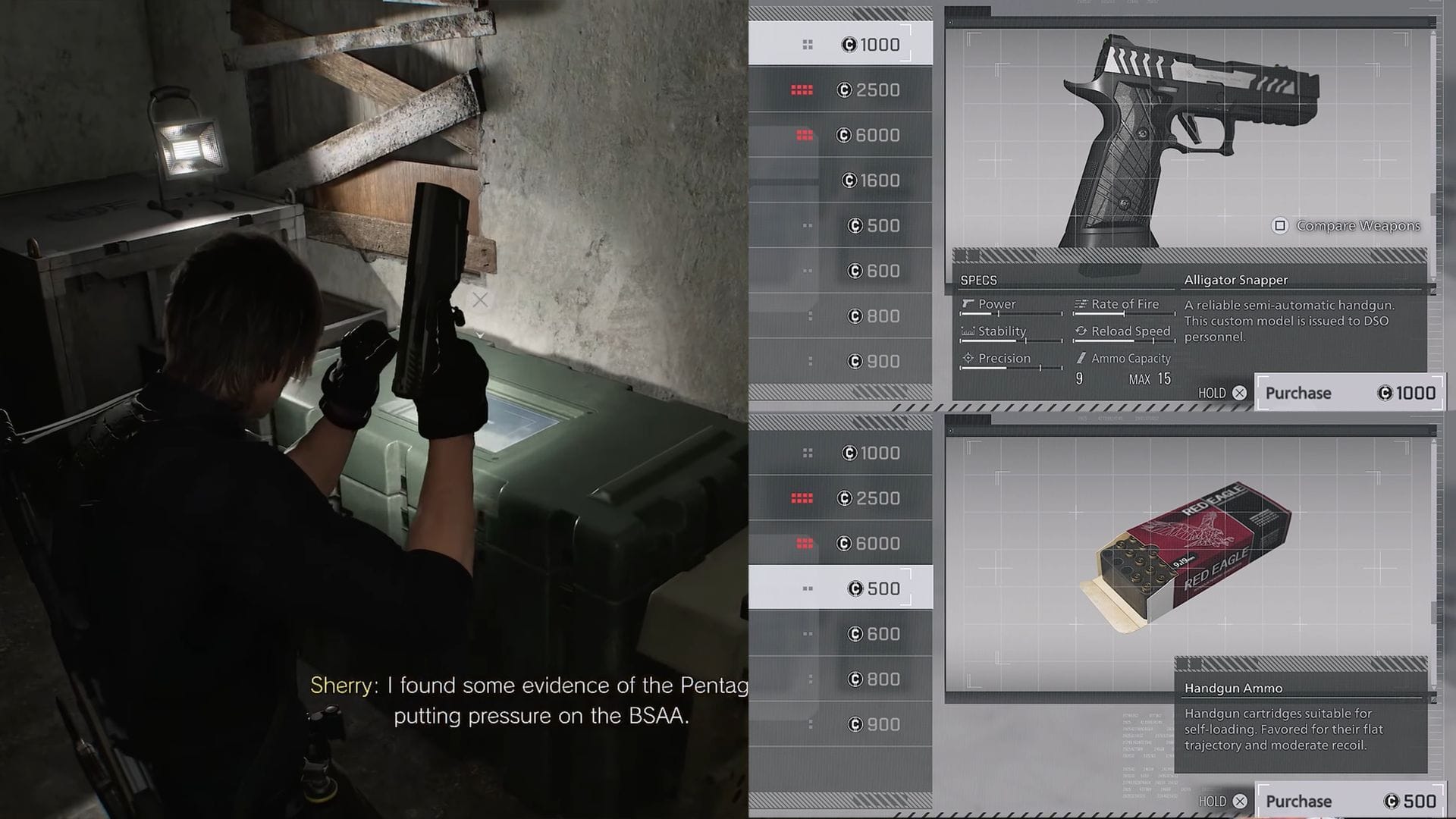The height and width of the screenshot is (819, 1456).
Task: Select the highlighted 500 Handgun Ammo row
Action: [x=842, y=588]
